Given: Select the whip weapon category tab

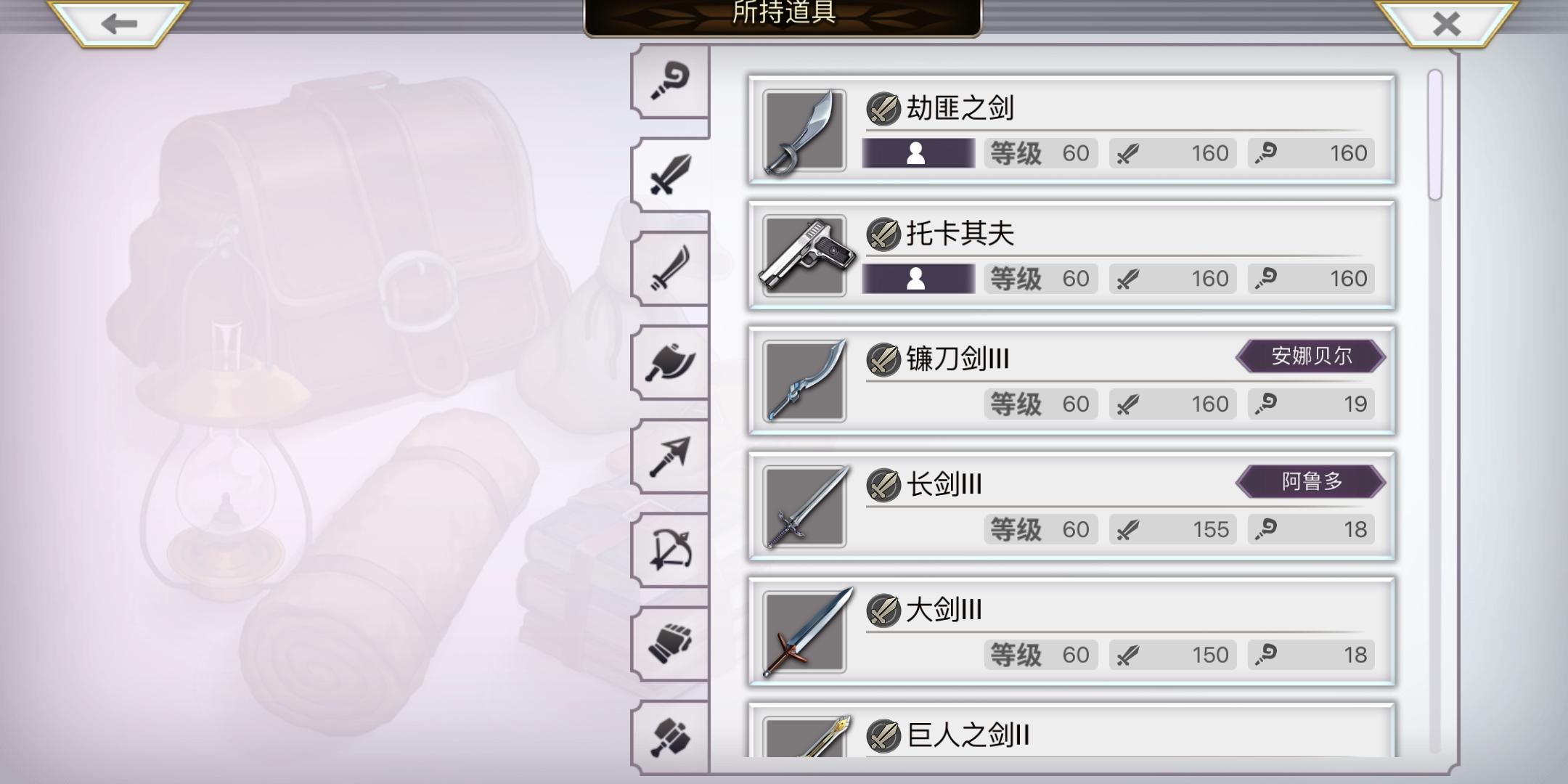Looking at the screenshot, I should click(671, 80).
